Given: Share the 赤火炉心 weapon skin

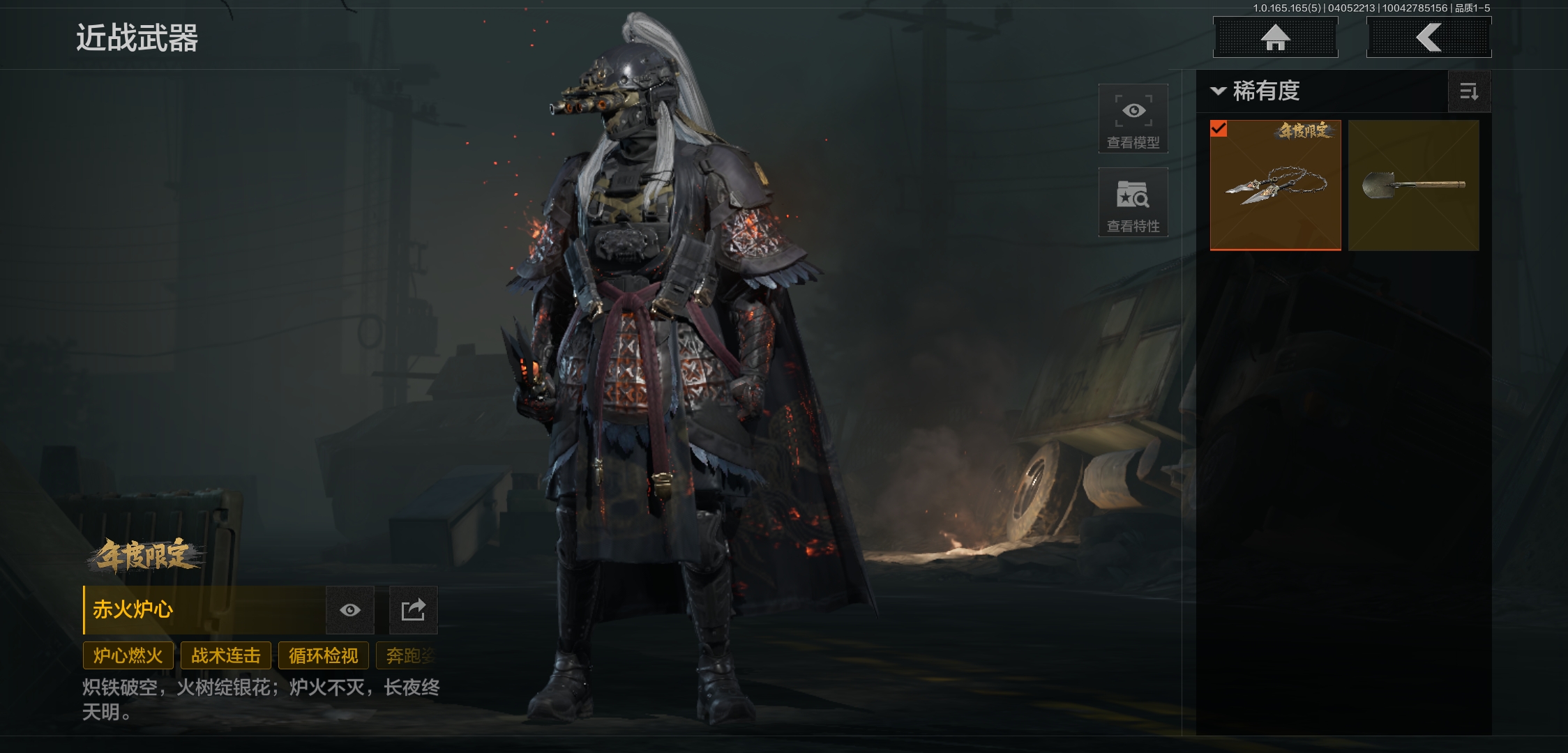Looking at the screenshot, I should click(x=413, y=610).
